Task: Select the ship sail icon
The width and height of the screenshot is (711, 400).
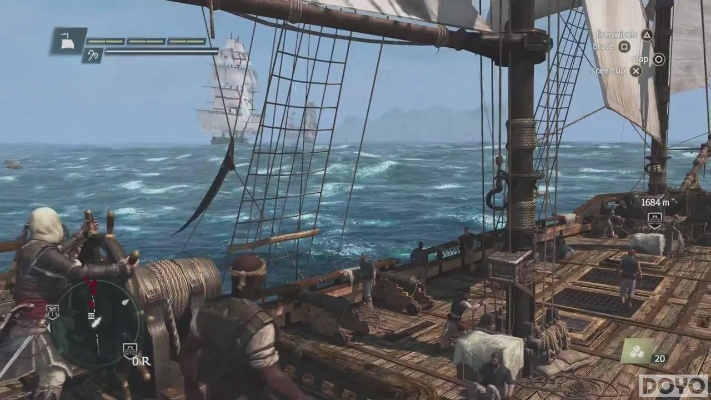Action: [68, 41]
